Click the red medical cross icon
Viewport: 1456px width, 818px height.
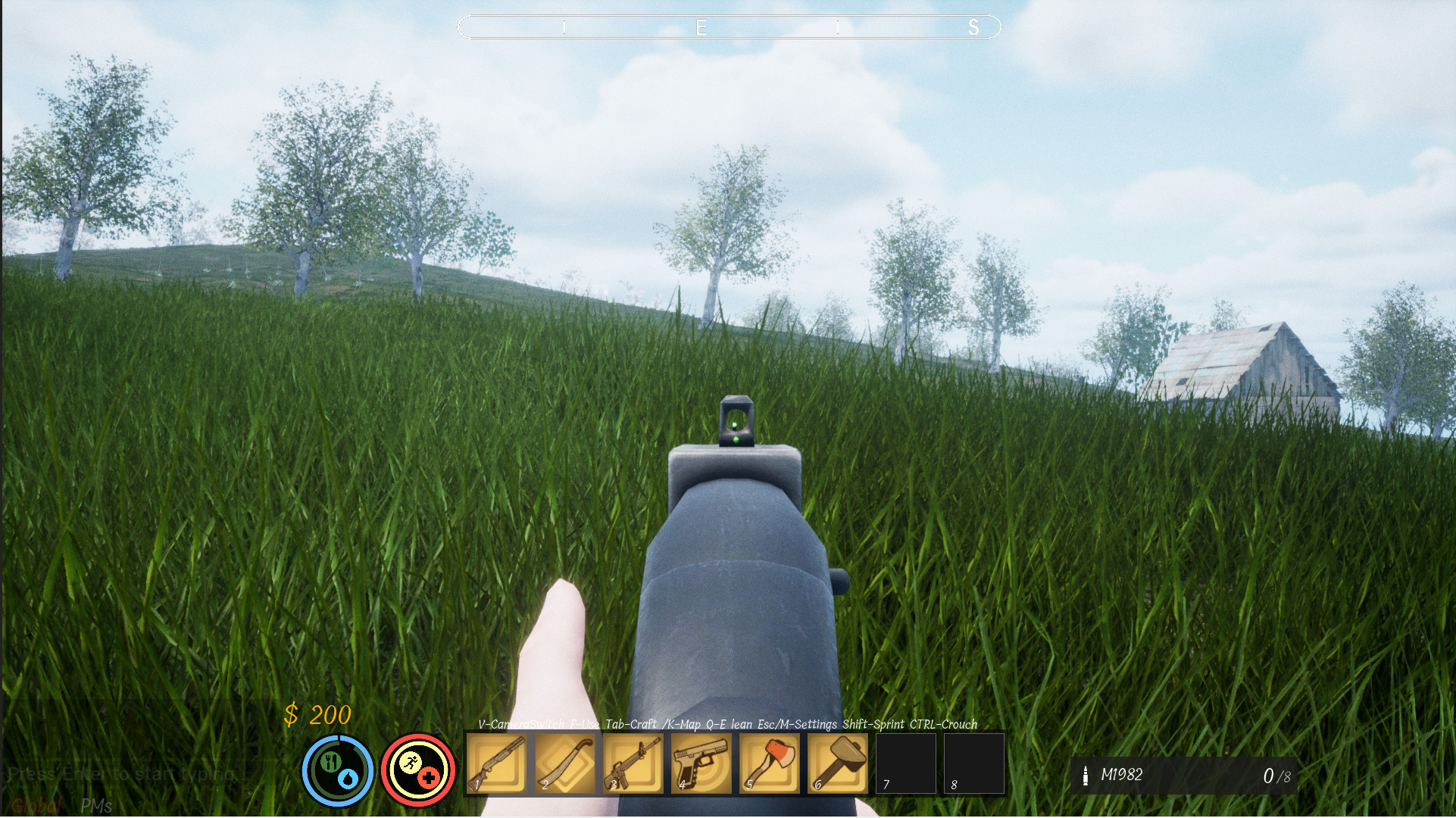[430, 776]
